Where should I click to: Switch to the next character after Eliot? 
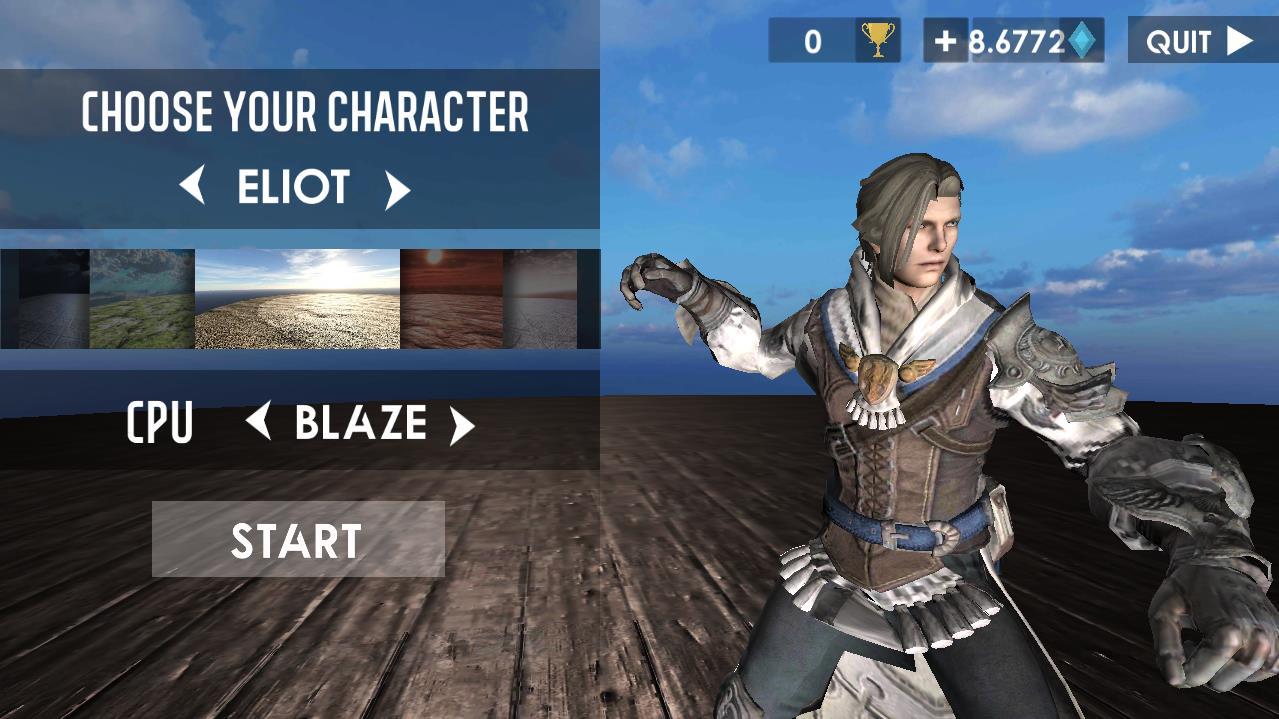(397, 189)
